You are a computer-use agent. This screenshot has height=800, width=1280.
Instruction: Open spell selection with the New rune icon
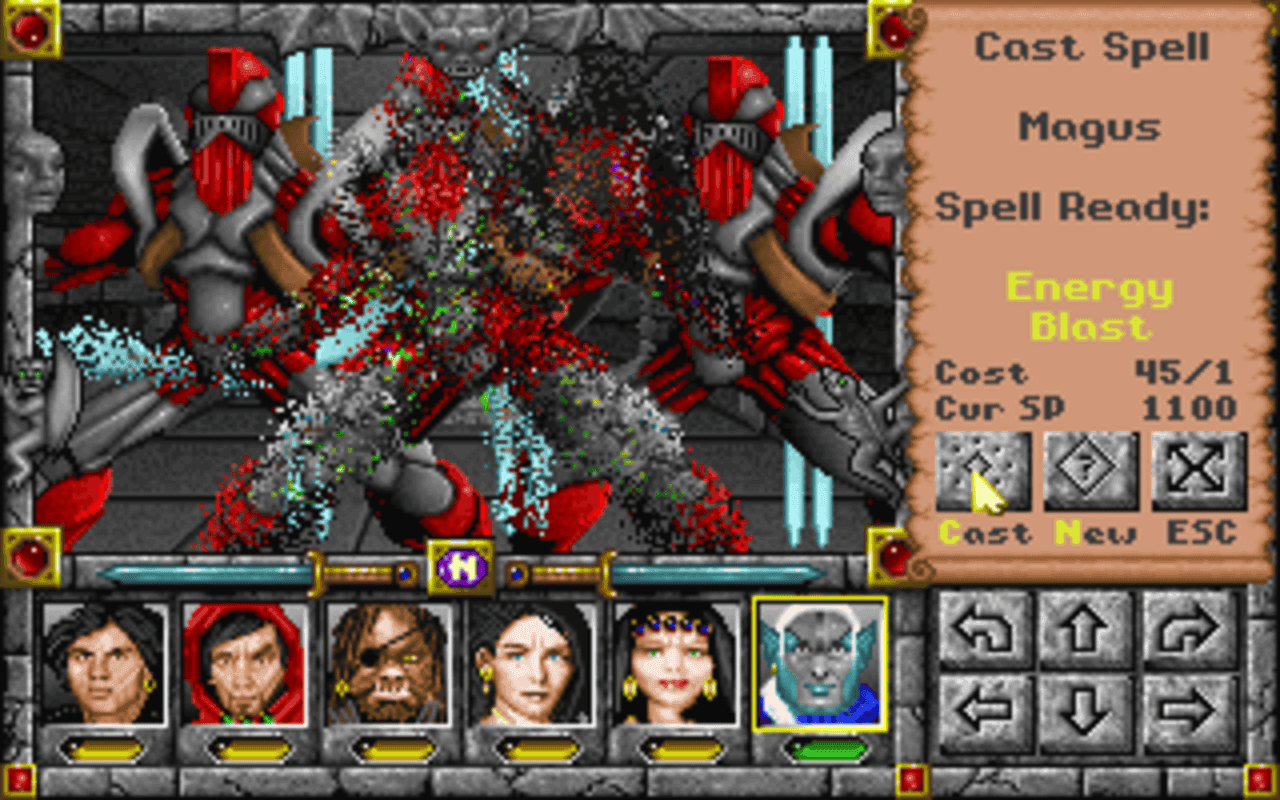click(x=1092, y=473)
